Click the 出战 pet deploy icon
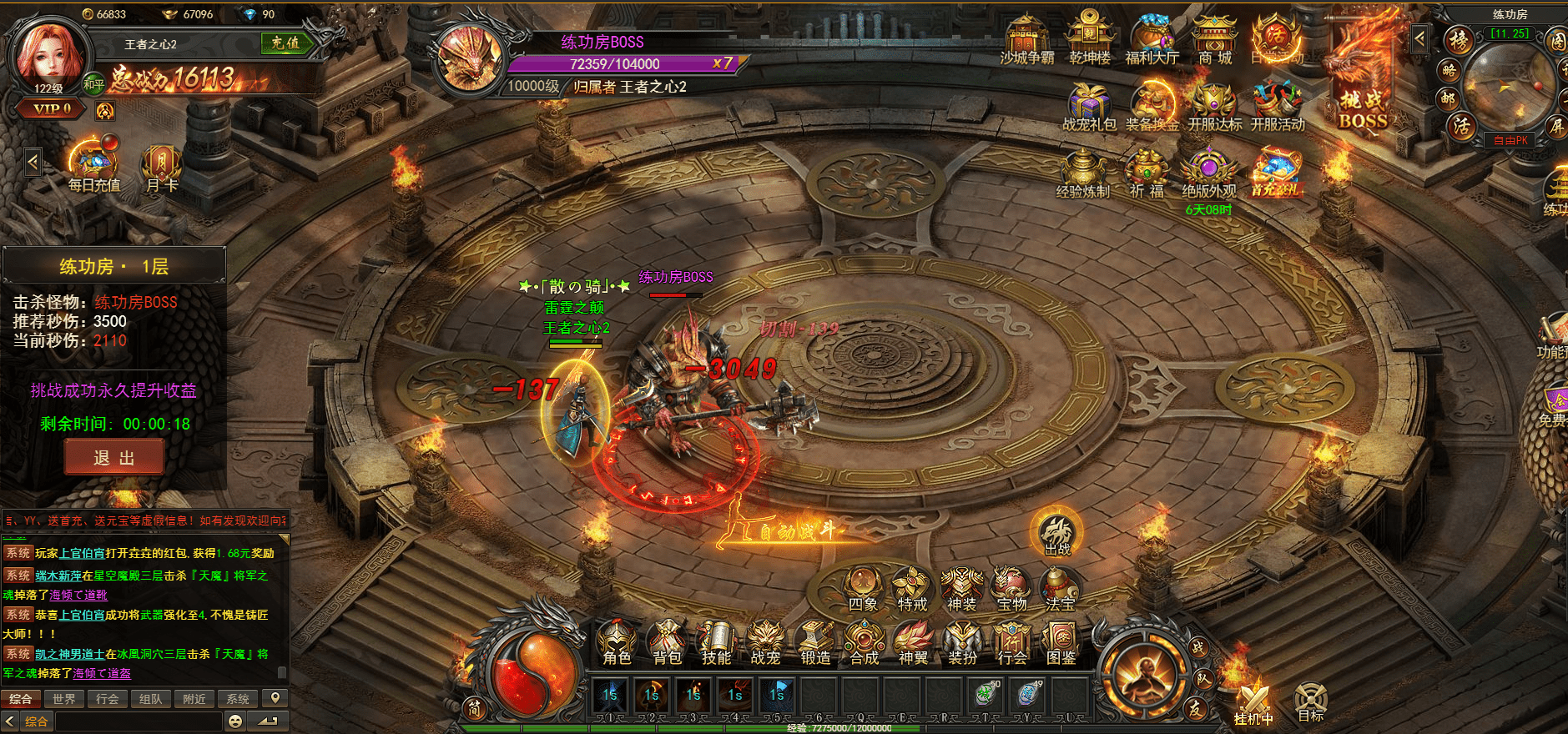 coord(1057,534)
